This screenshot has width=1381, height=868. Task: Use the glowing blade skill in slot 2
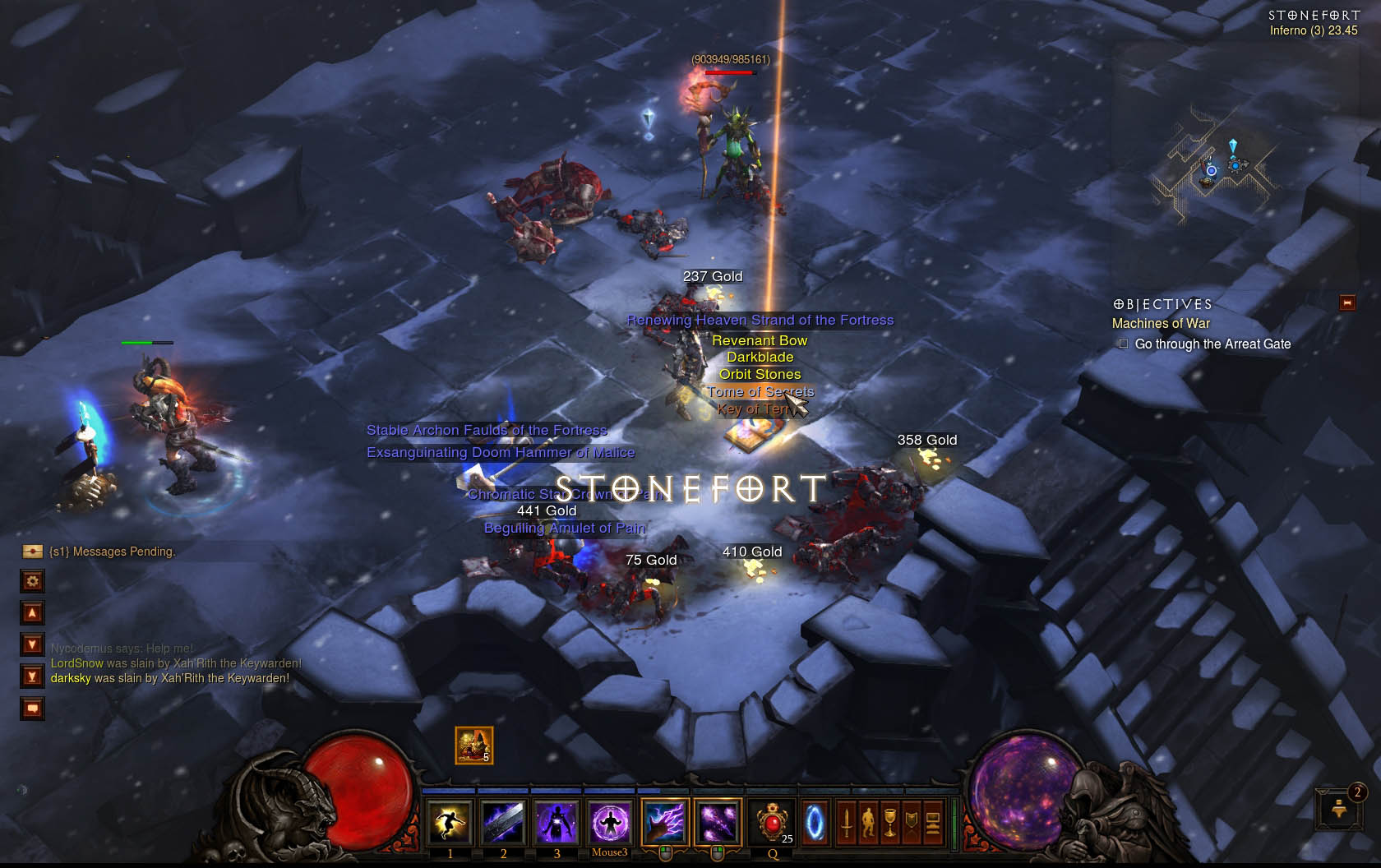pyautogui.click(x=503, y=822)
